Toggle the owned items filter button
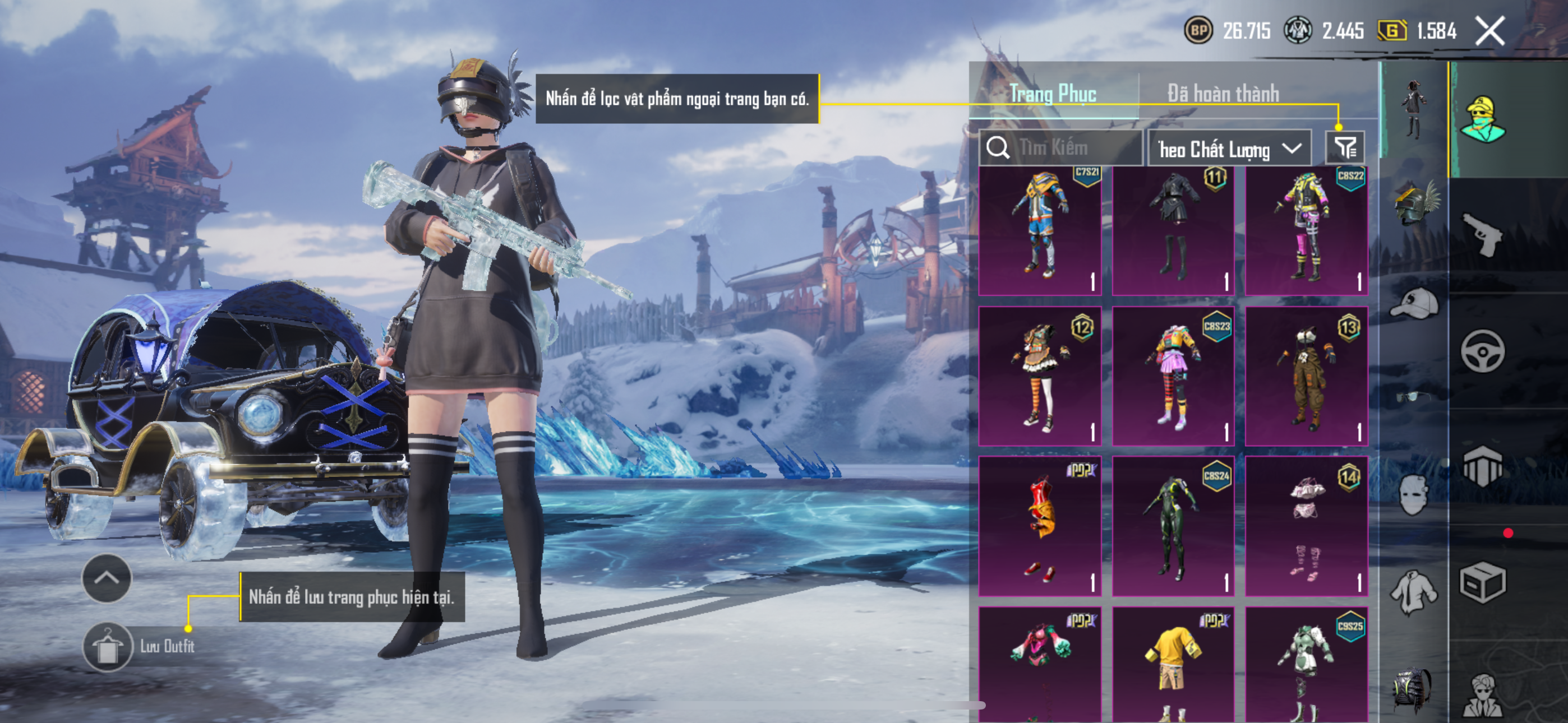1568x723 pixels. coord(1345,148)
